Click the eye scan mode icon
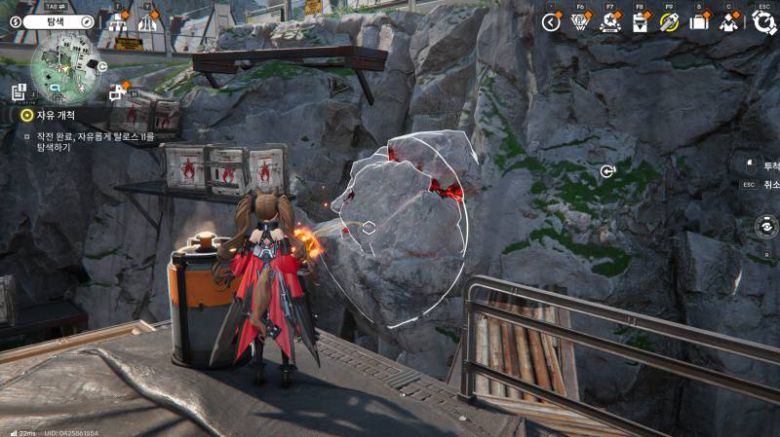The width and height of the screenshot is (780, 437). (765, 226)
